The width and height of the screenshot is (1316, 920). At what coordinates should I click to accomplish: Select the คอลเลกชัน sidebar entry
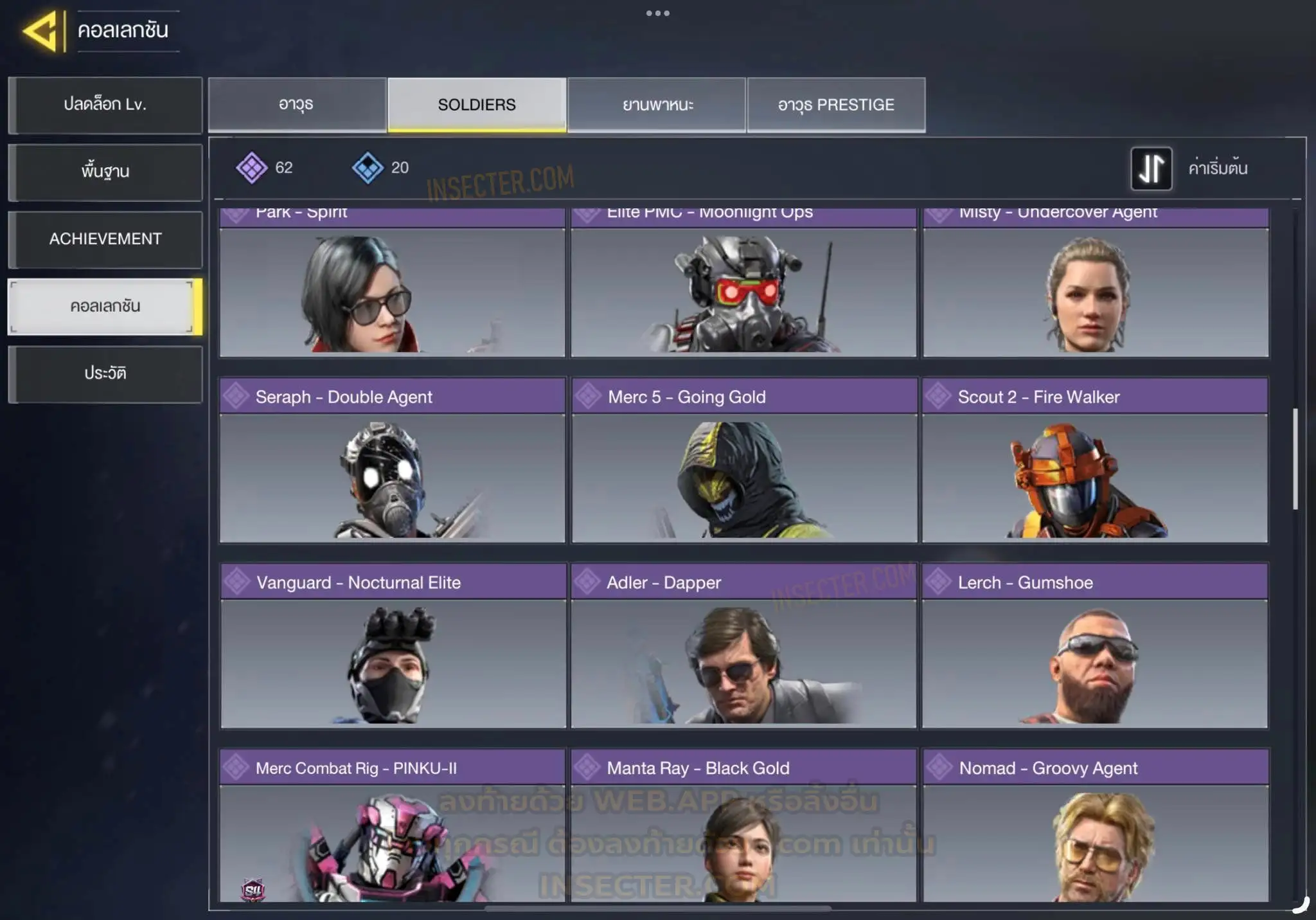click(105, 307)
